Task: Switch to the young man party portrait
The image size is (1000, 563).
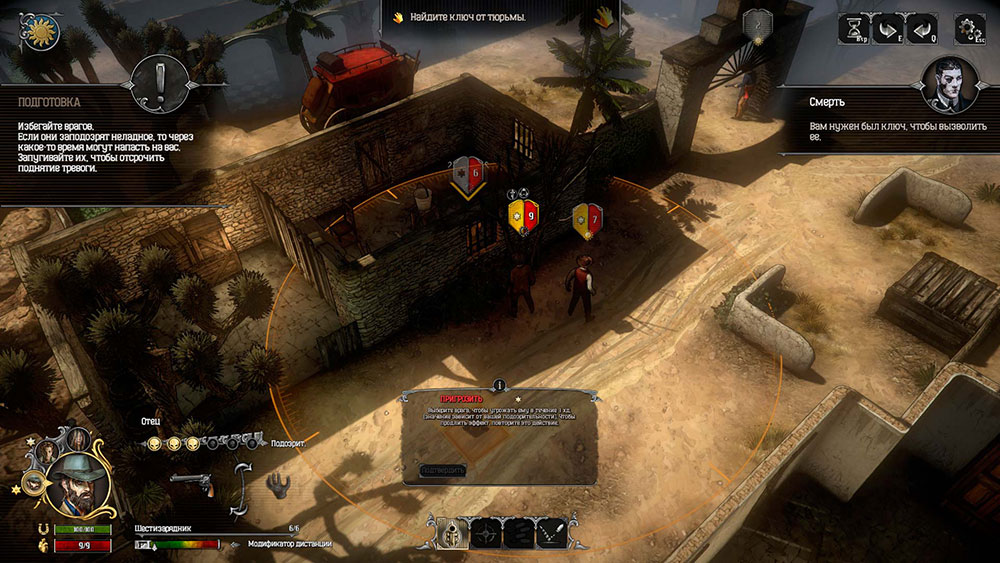Action: coord(45,452)
